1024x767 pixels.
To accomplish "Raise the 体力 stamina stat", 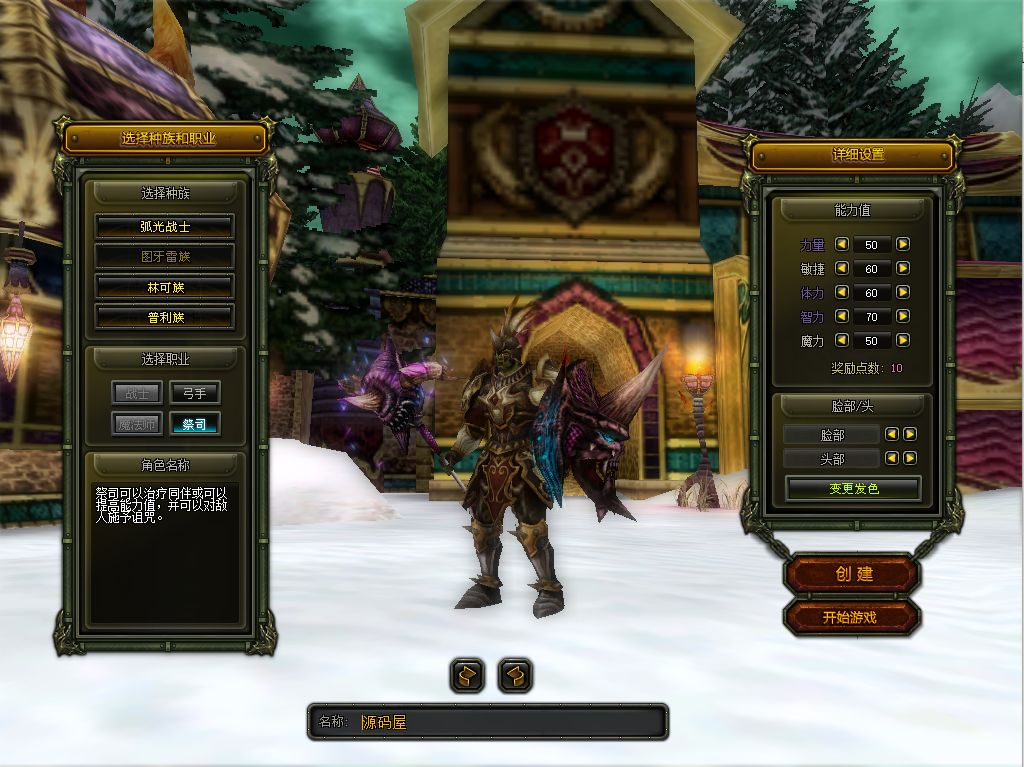I will pos(903,293).
